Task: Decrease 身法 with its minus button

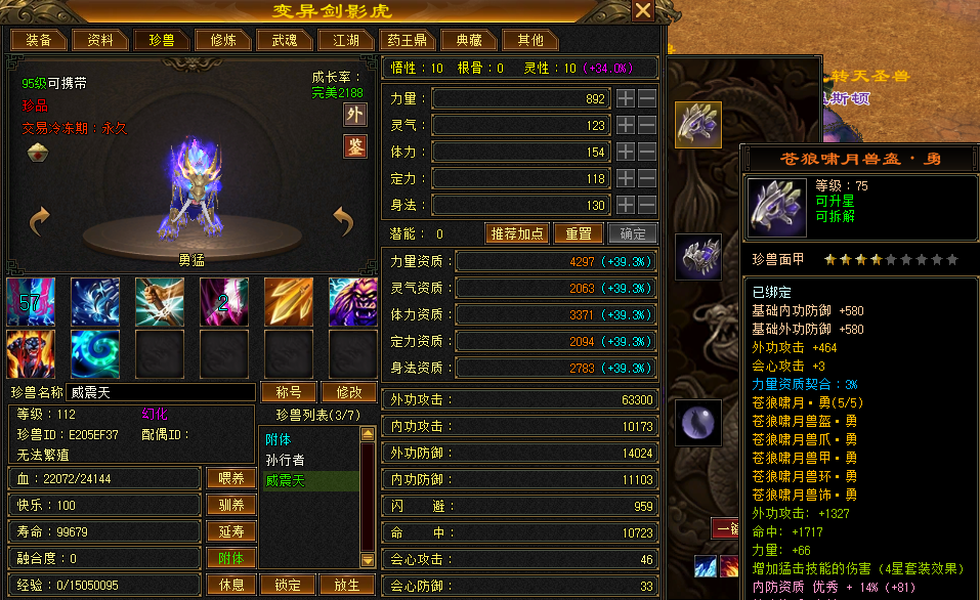Action: point(647,204)
